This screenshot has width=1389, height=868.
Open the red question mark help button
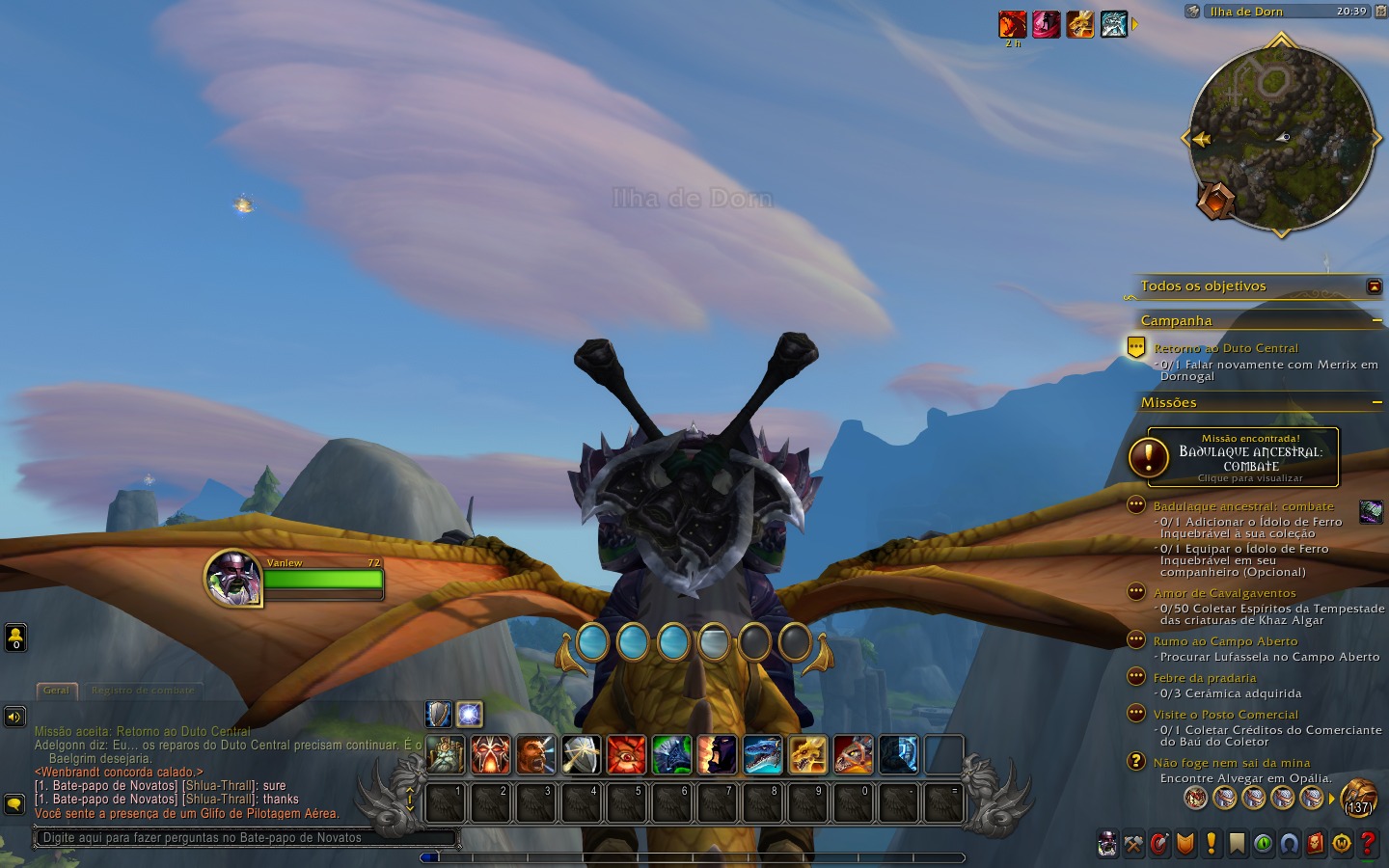click(x=1368, y=844)
